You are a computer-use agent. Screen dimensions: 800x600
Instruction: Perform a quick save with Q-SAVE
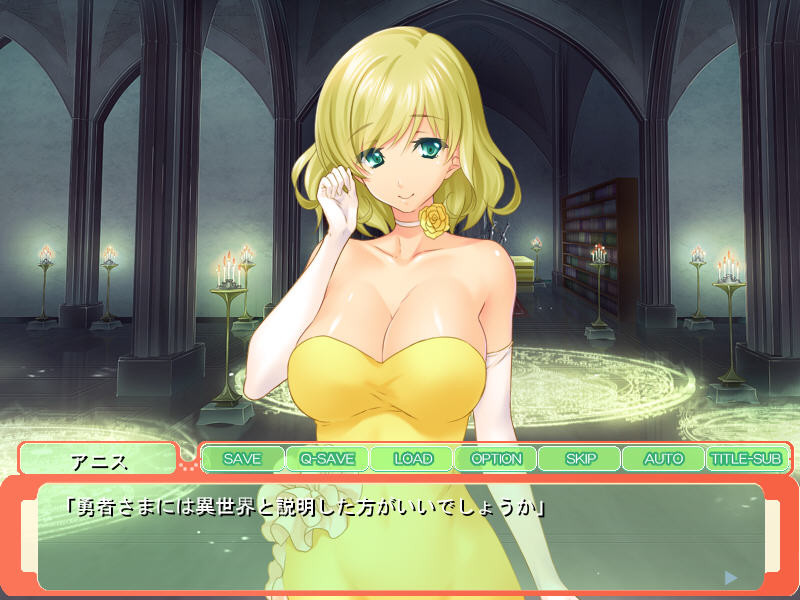tap(327, 459)
